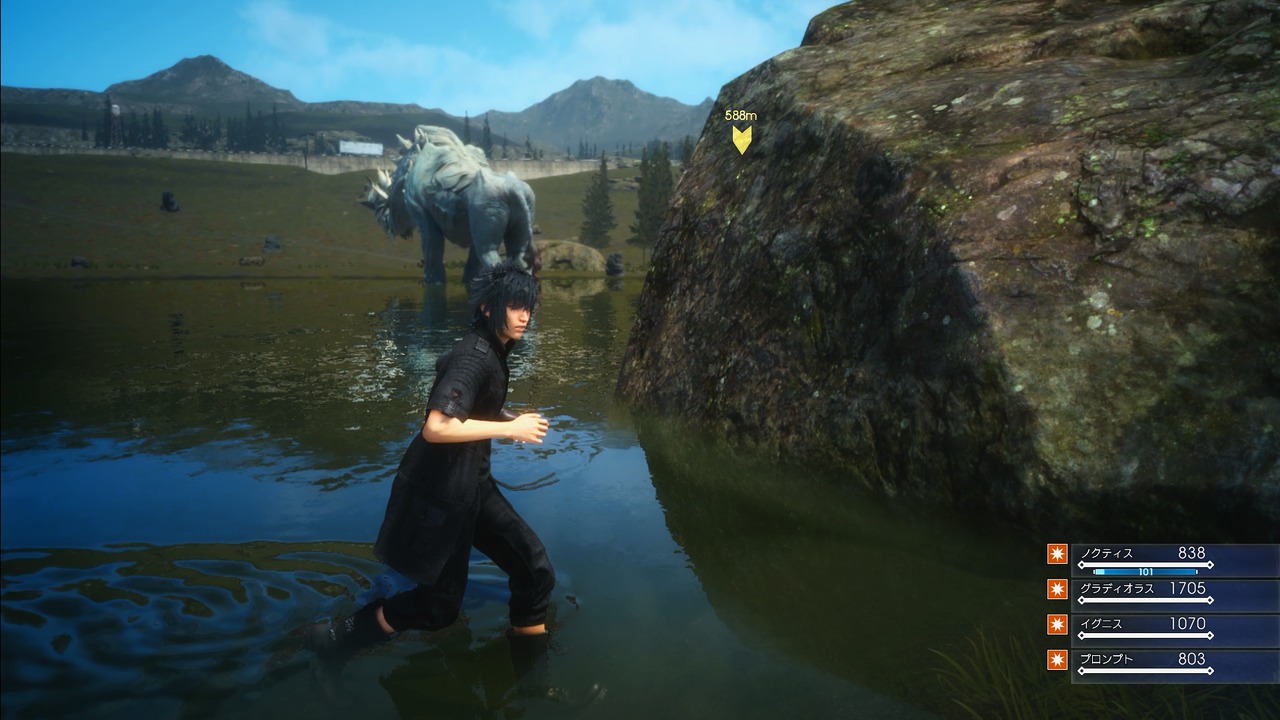Click the HP value 838
Screen dimensions: 1280x720
point(1191,552)
